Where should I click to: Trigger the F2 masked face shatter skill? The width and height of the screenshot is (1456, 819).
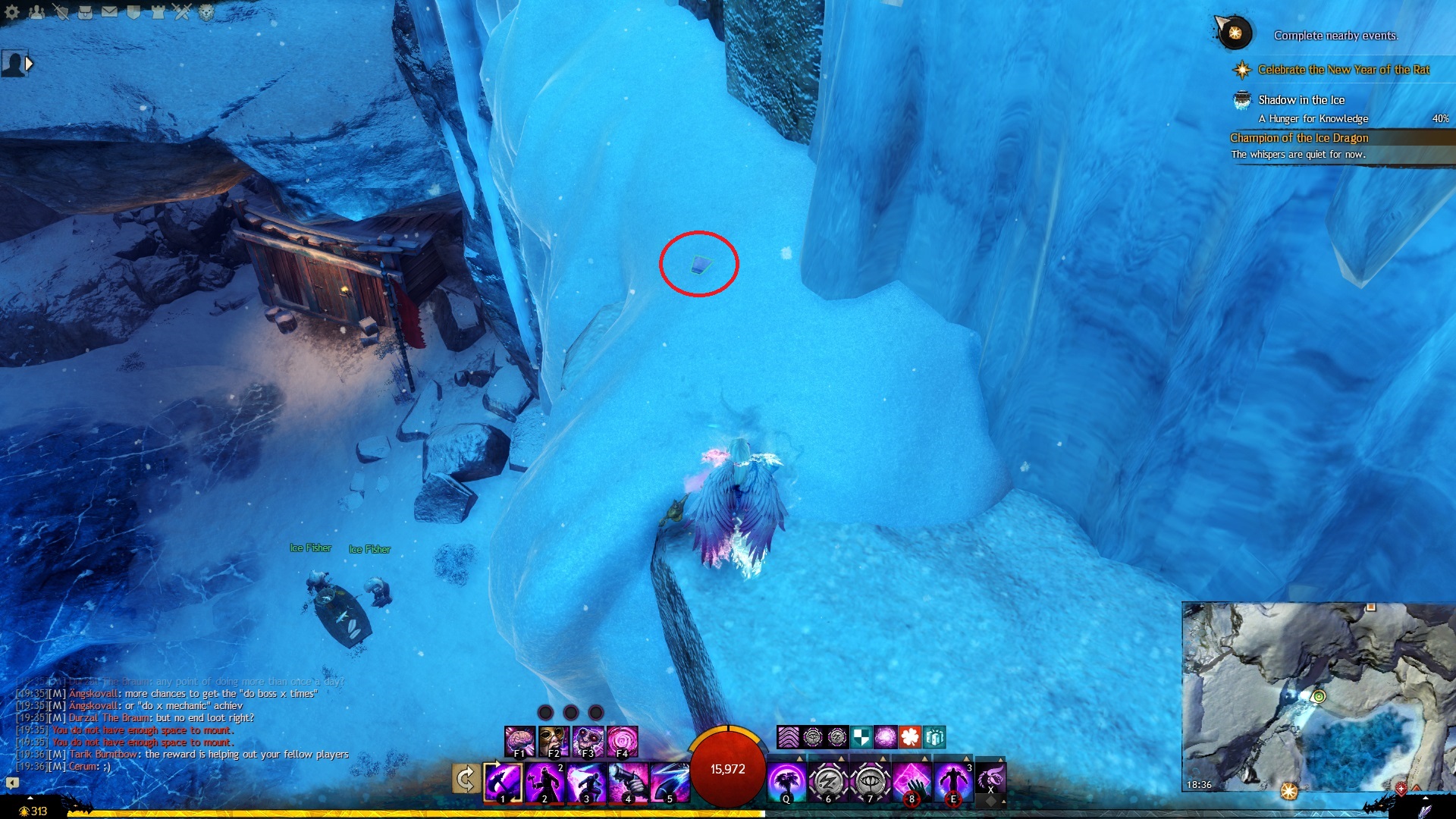[x=554, y=741]
